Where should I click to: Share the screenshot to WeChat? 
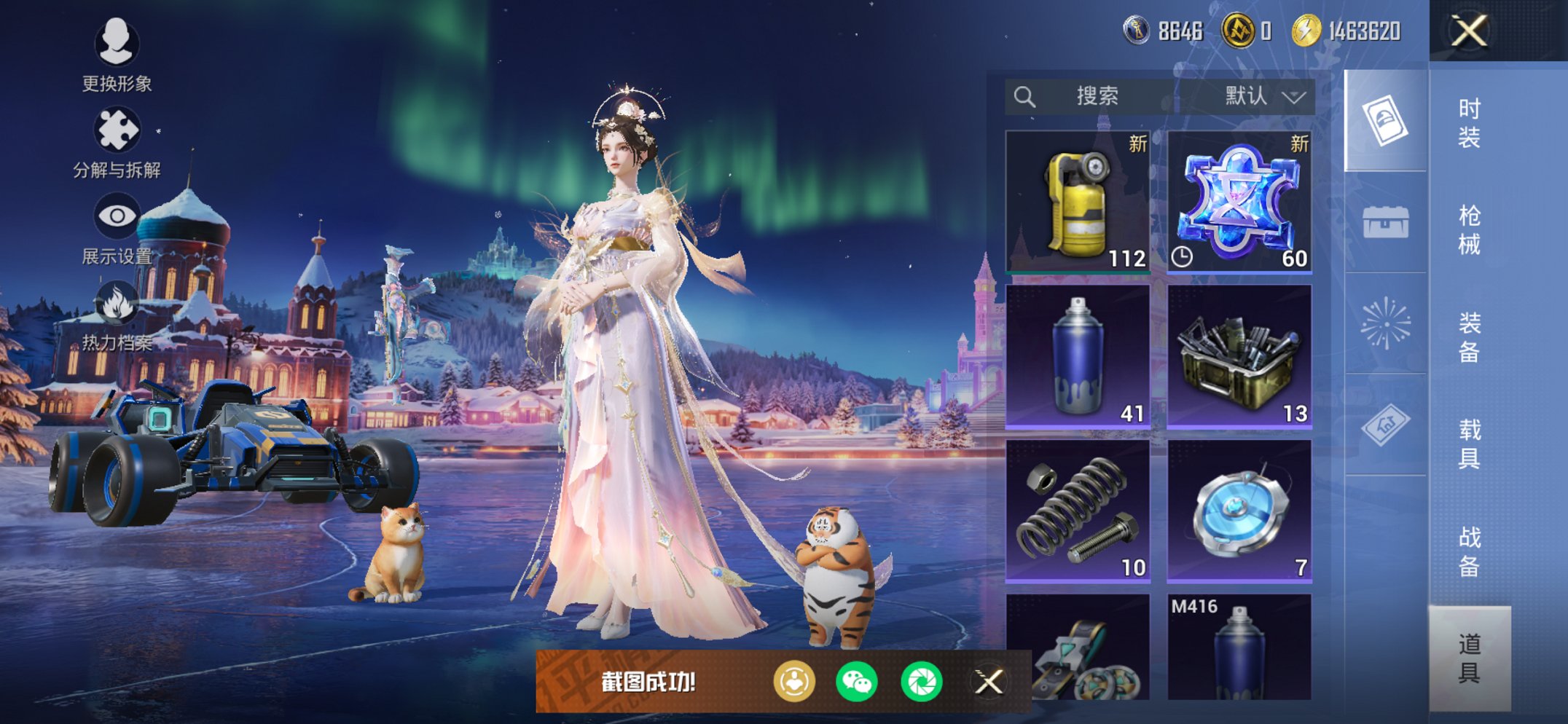[x=857, y=682]
